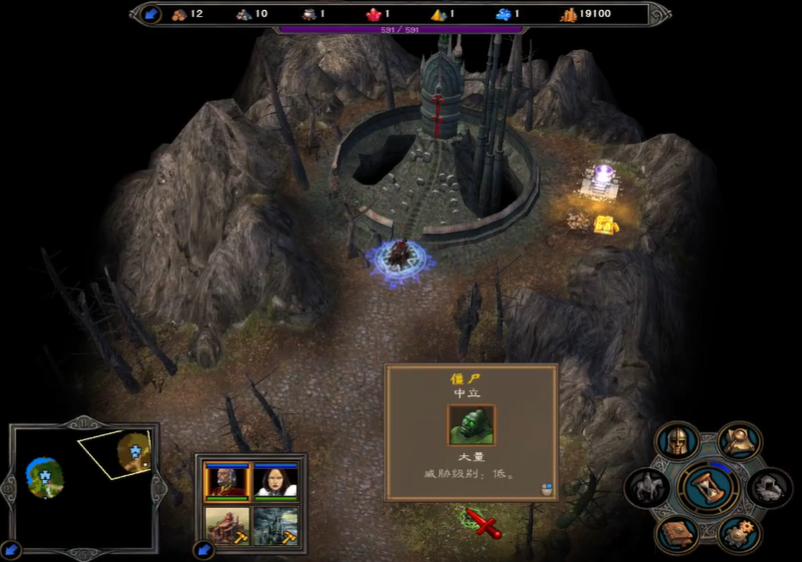Click the minimap's top edge ornament button
The height and width of the screenshot is (562, 802).
click(x=85, y=424)
